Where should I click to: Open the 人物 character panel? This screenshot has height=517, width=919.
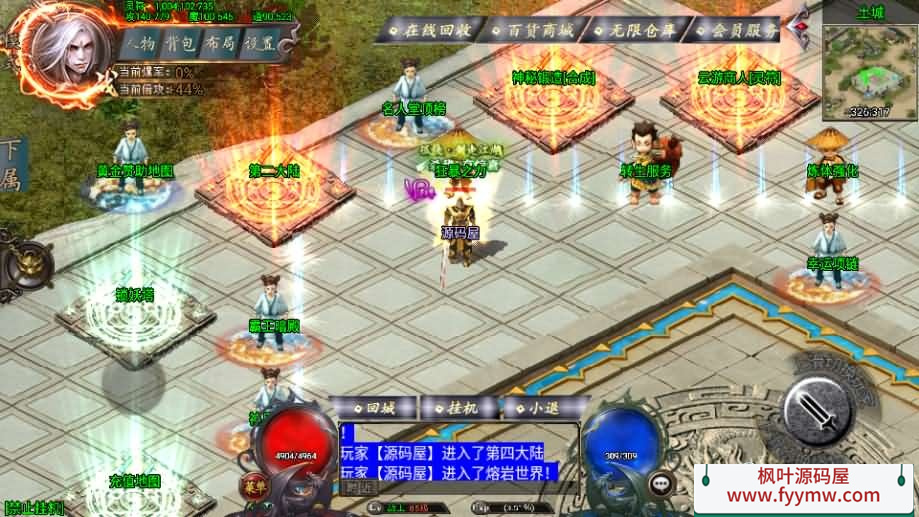click(x=142, y=45)
